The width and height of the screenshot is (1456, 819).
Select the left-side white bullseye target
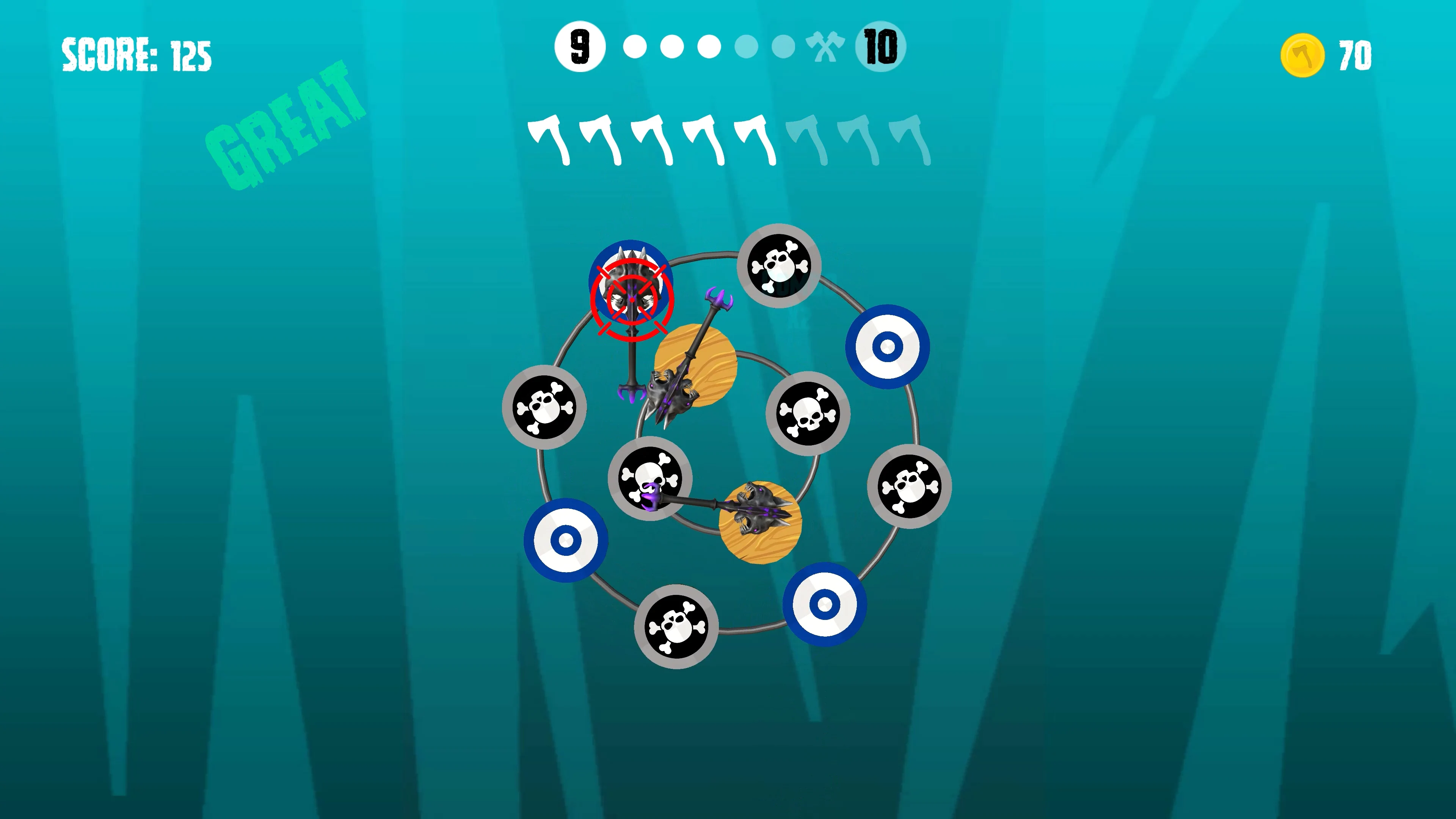[565, 540]
